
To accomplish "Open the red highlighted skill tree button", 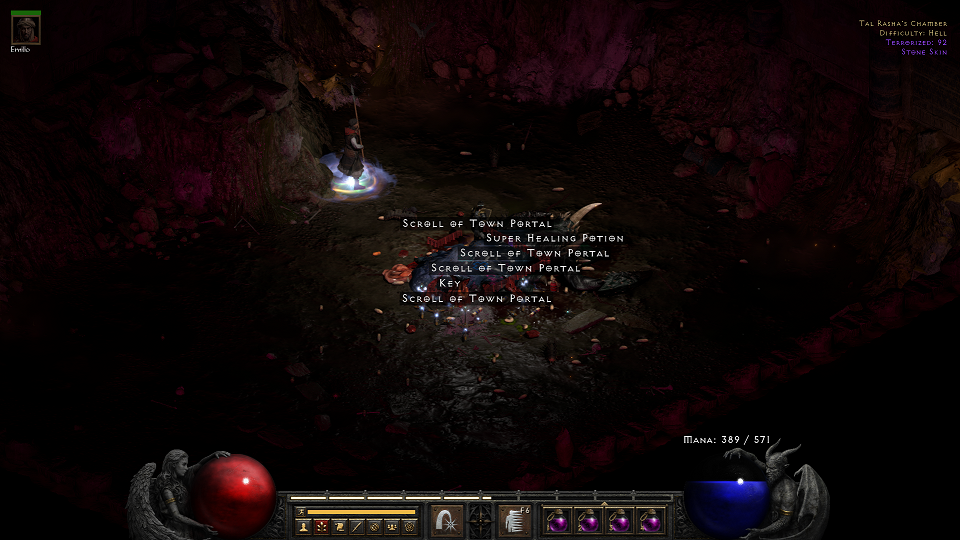I will (x=321, y=526).
